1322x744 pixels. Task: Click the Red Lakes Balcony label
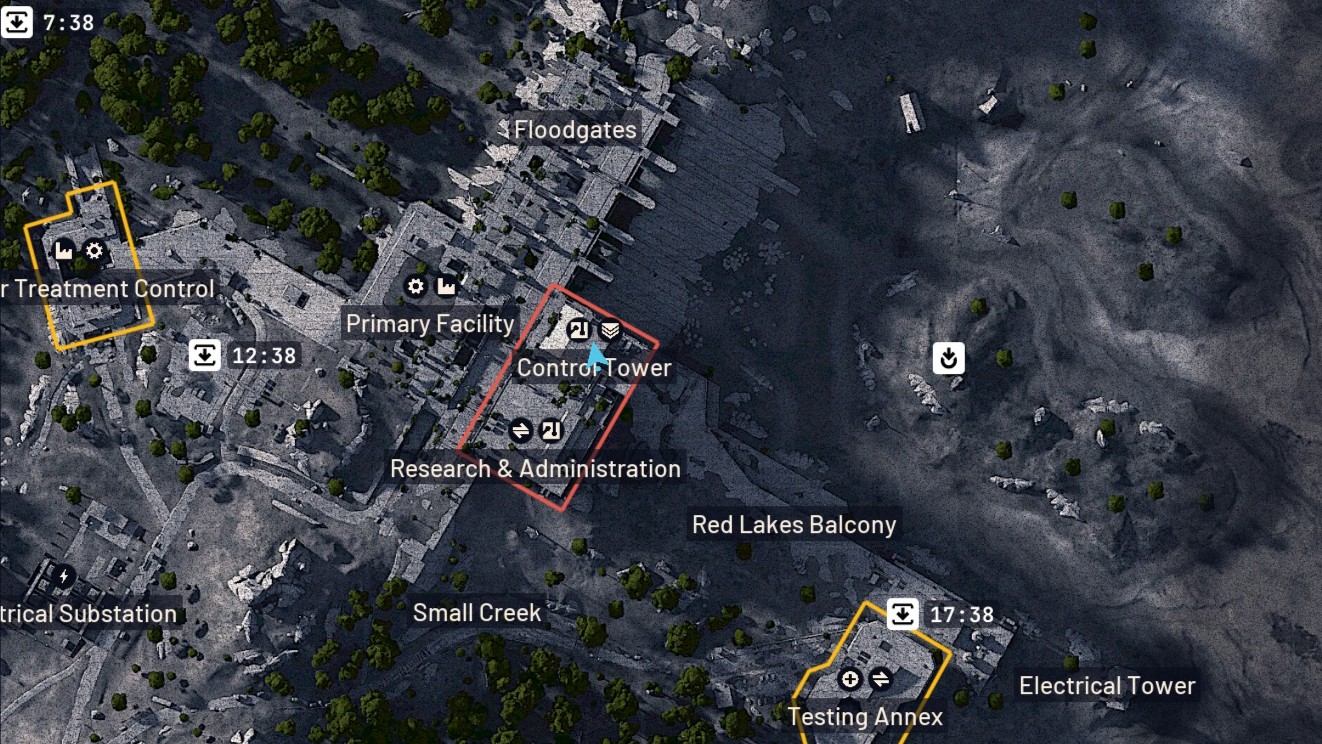[795, 524]
